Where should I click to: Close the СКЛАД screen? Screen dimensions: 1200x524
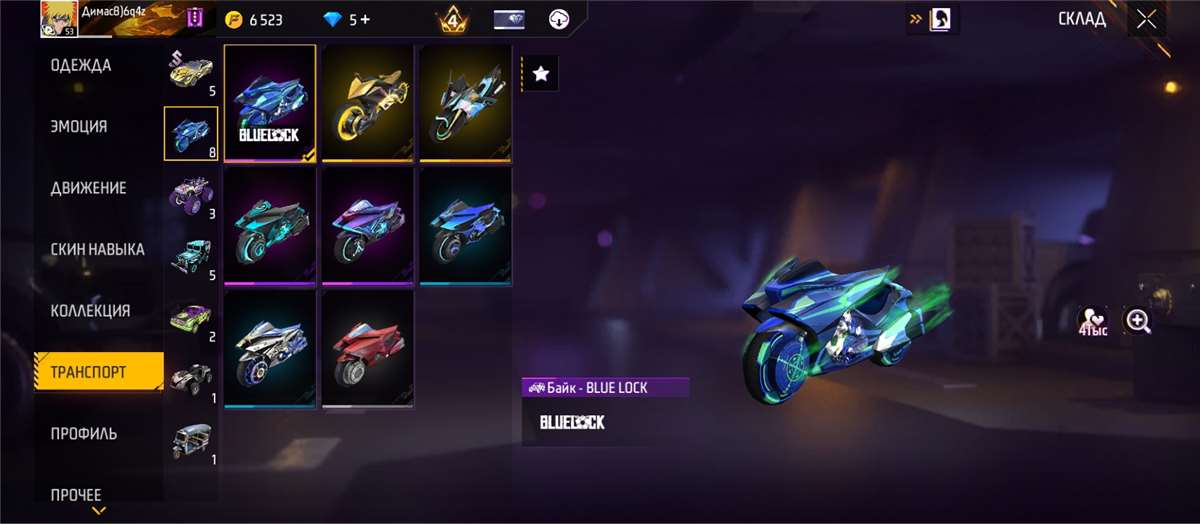pos(1146,19)
